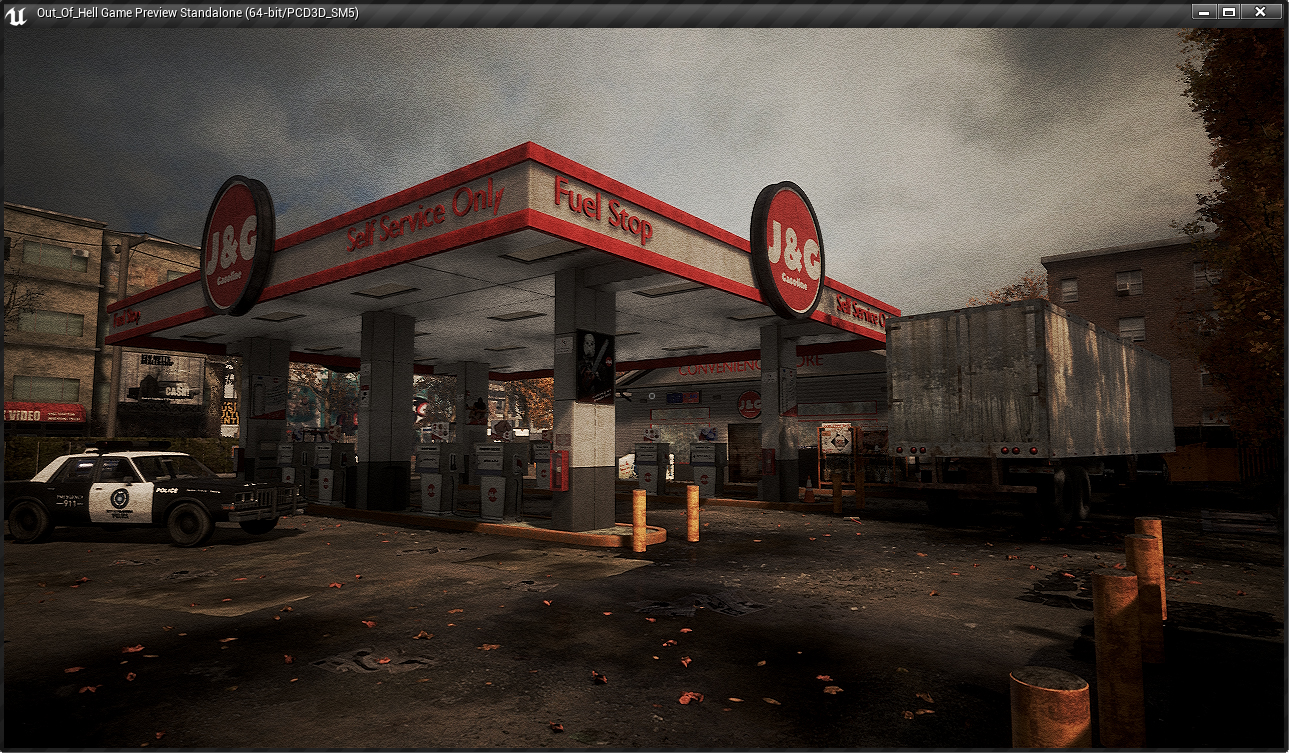Maximize the game preview window
The width and height of the screenshot is (1289, 753).
pos(1228,12)
